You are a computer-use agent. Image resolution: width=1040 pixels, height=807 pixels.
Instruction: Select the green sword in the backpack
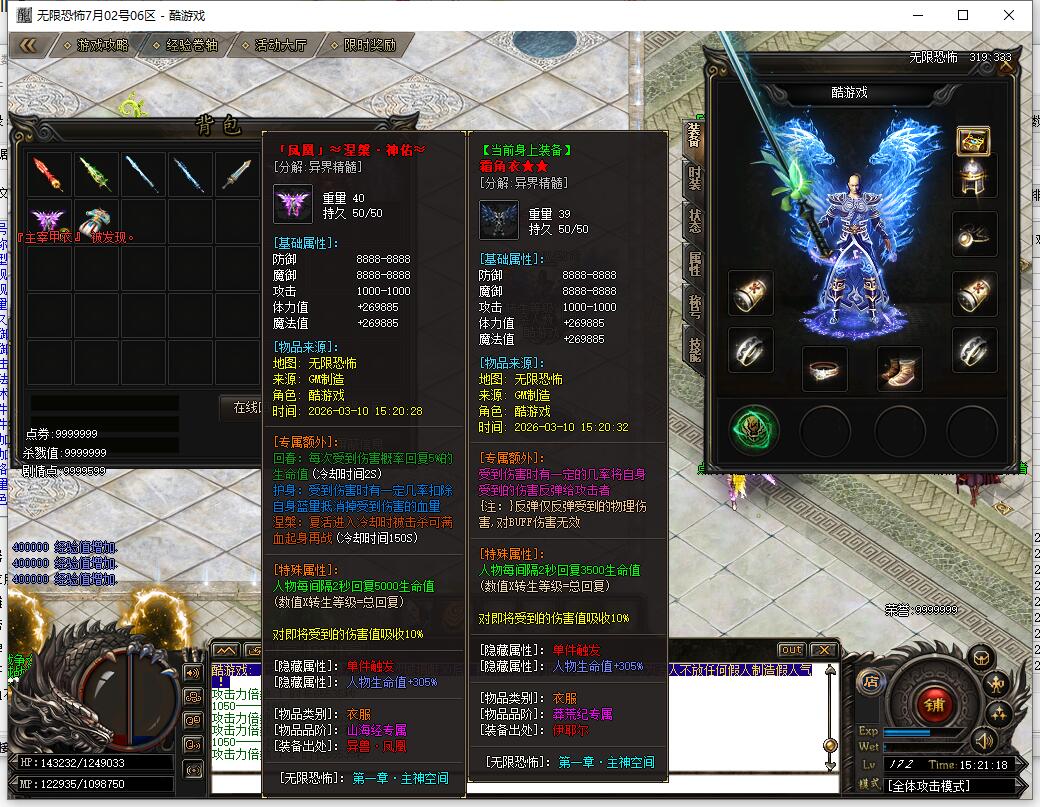pos(96,174)
